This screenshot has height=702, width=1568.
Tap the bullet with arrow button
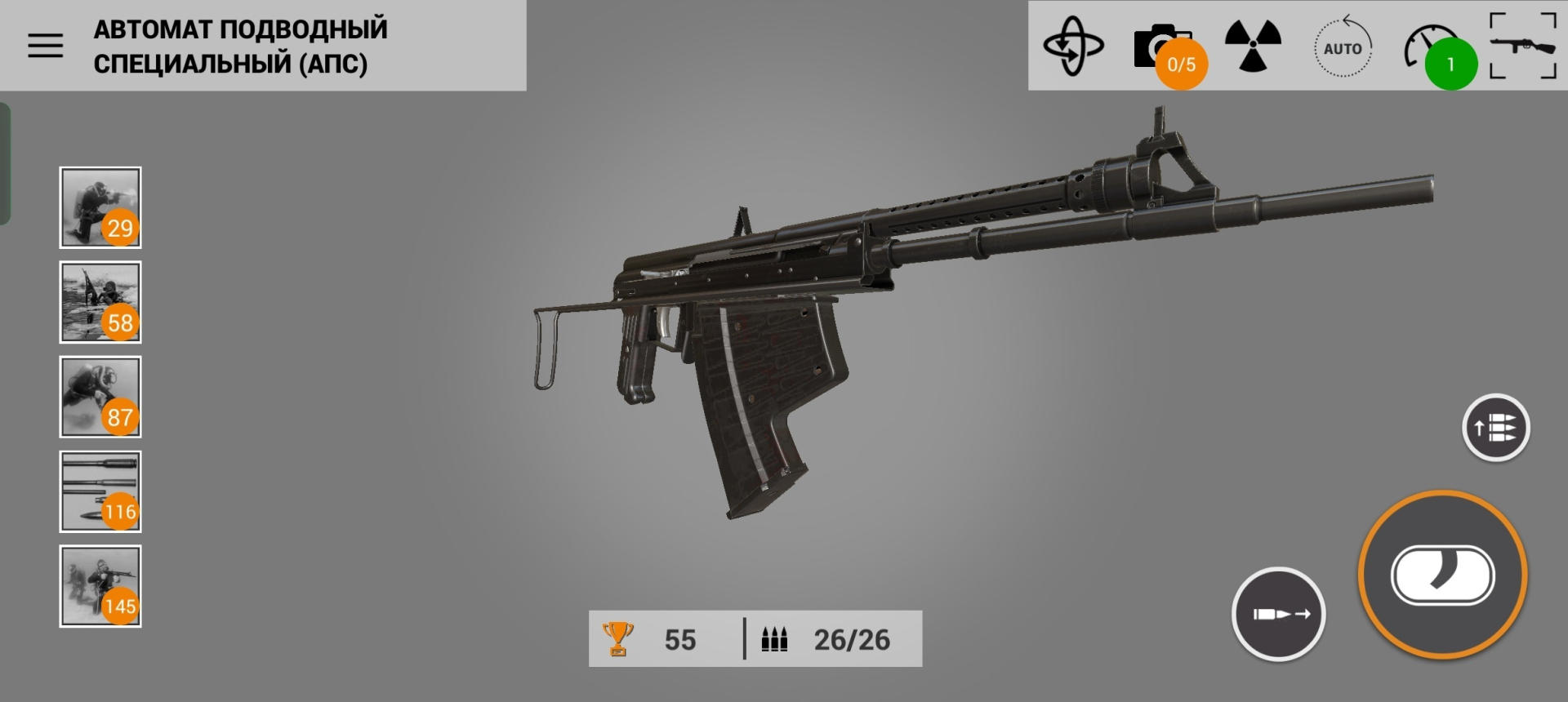click(x=1278, y=614)
